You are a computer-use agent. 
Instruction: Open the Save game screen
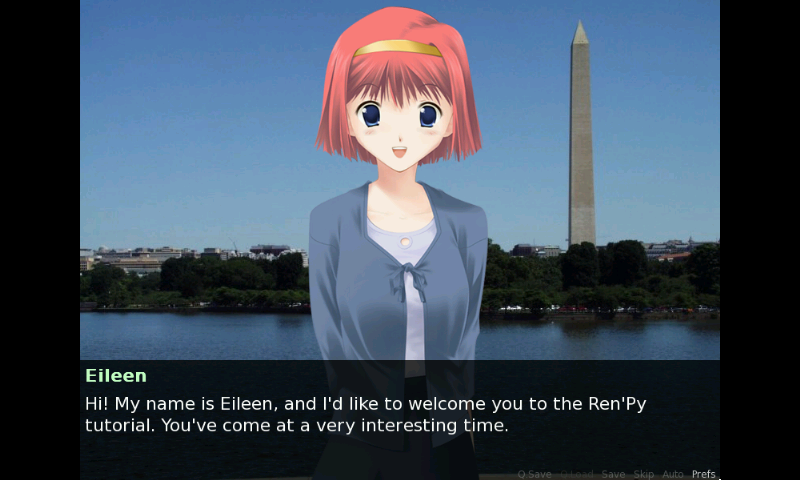pos(613,474)
